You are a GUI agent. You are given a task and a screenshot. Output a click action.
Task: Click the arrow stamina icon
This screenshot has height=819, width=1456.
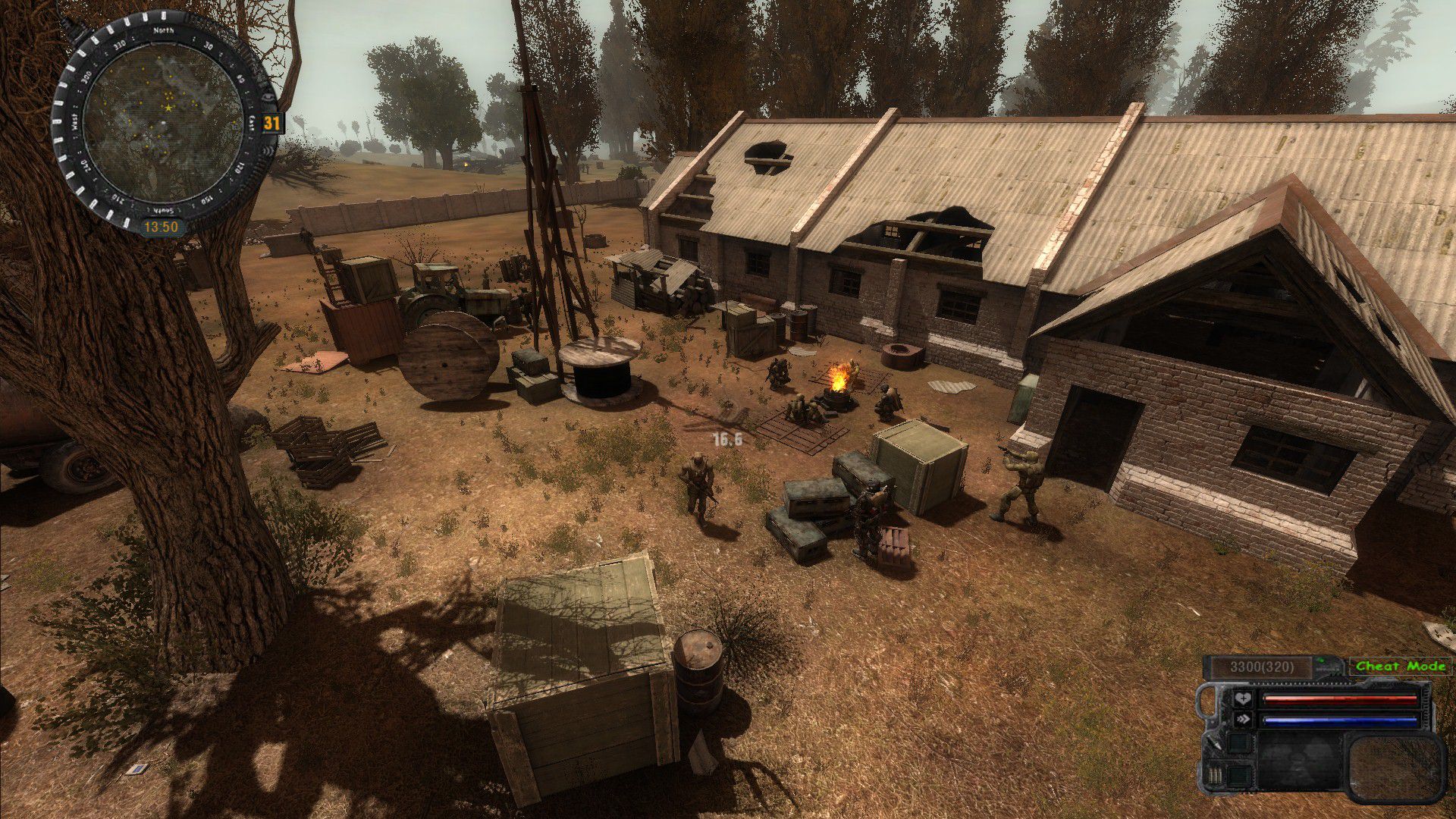(1242, 720)
